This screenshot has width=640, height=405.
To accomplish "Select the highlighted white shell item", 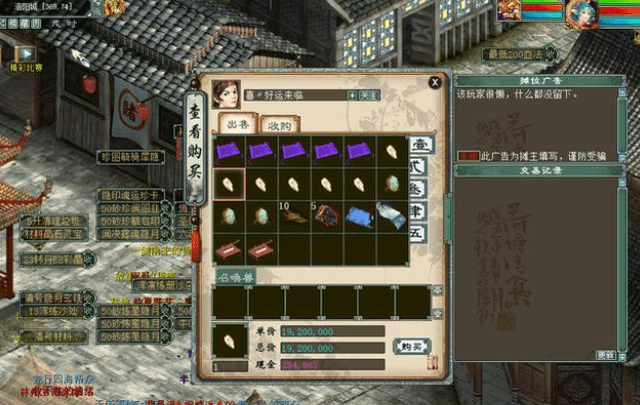I will pyautogui.click(x=230, y=184).
